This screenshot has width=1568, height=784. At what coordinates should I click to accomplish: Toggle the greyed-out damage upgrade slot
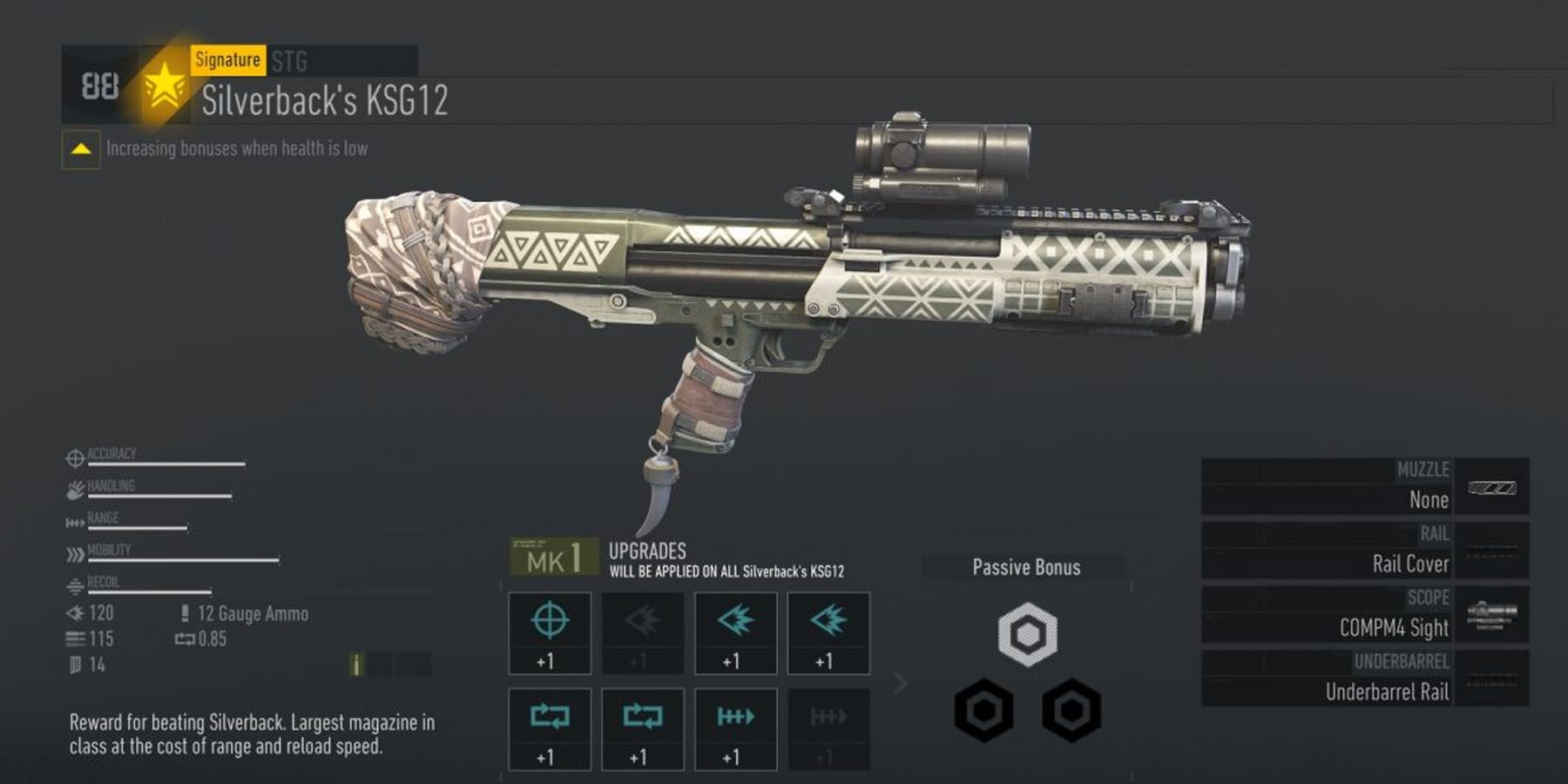pyautogui.click(x=641, y=633)
